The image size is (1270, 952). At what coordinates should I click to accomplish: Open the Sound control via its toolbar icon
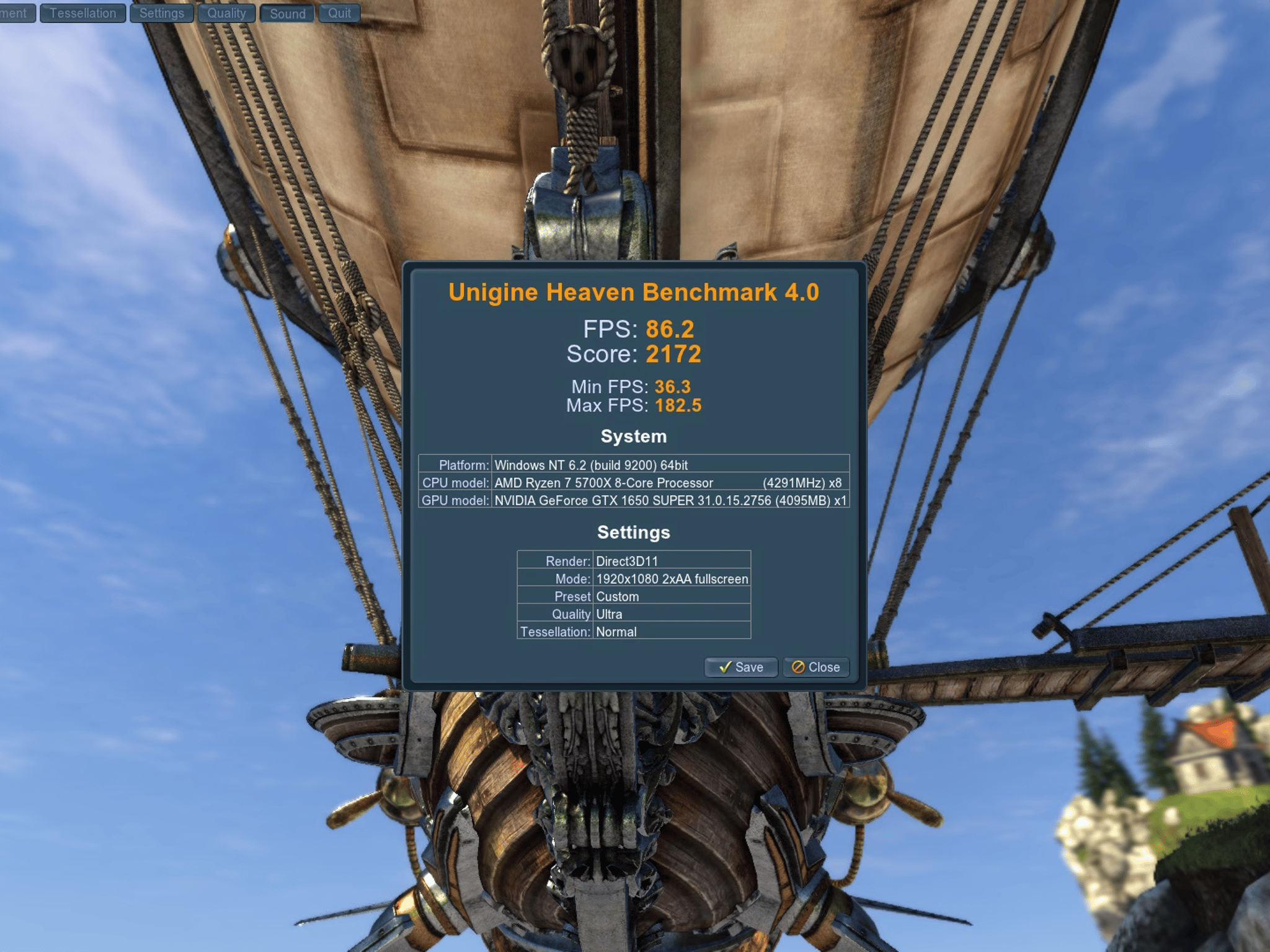click(x=287, y=13)
